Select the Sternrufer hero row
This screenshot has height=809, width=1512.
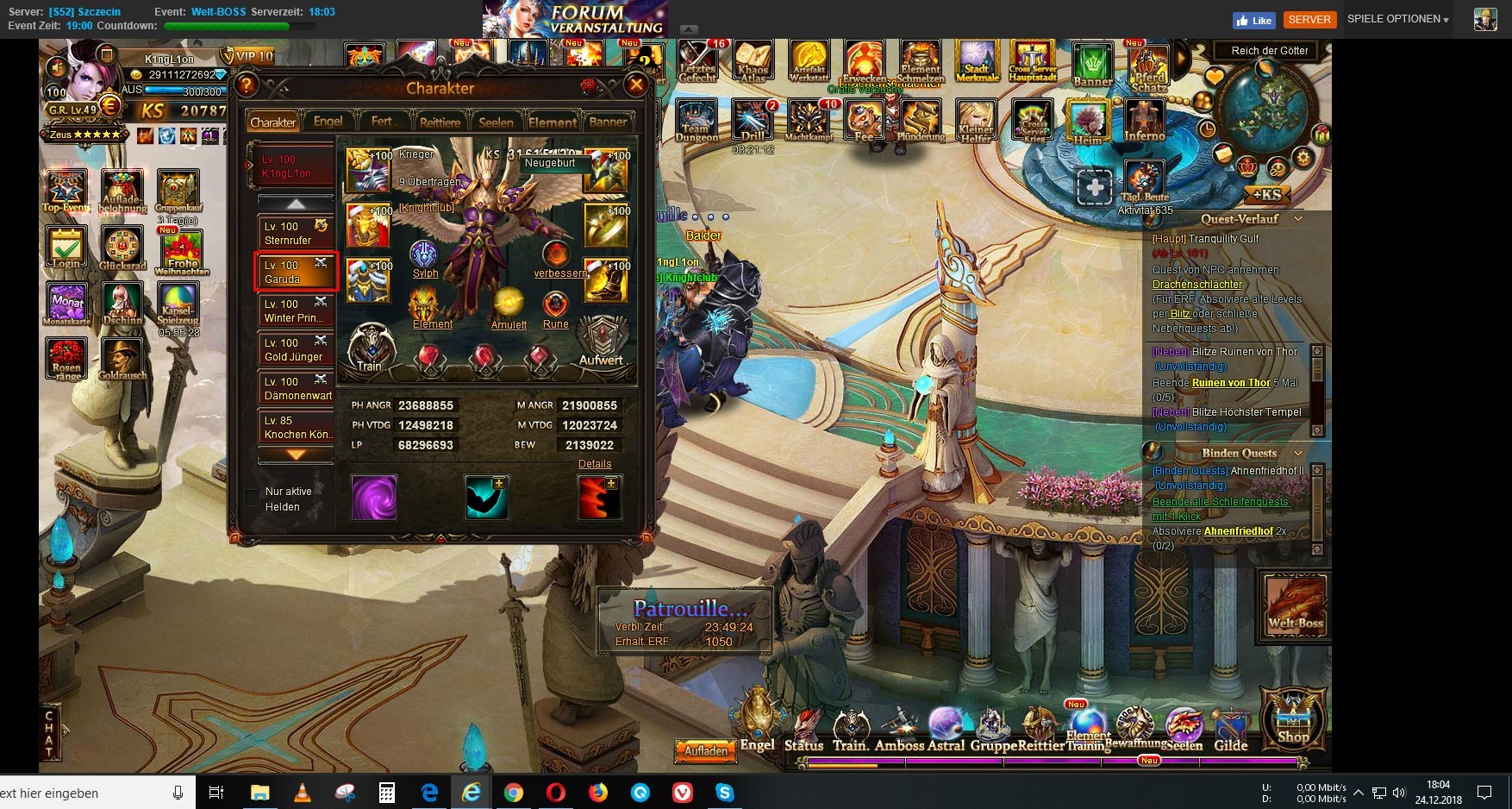coord(296,234)
